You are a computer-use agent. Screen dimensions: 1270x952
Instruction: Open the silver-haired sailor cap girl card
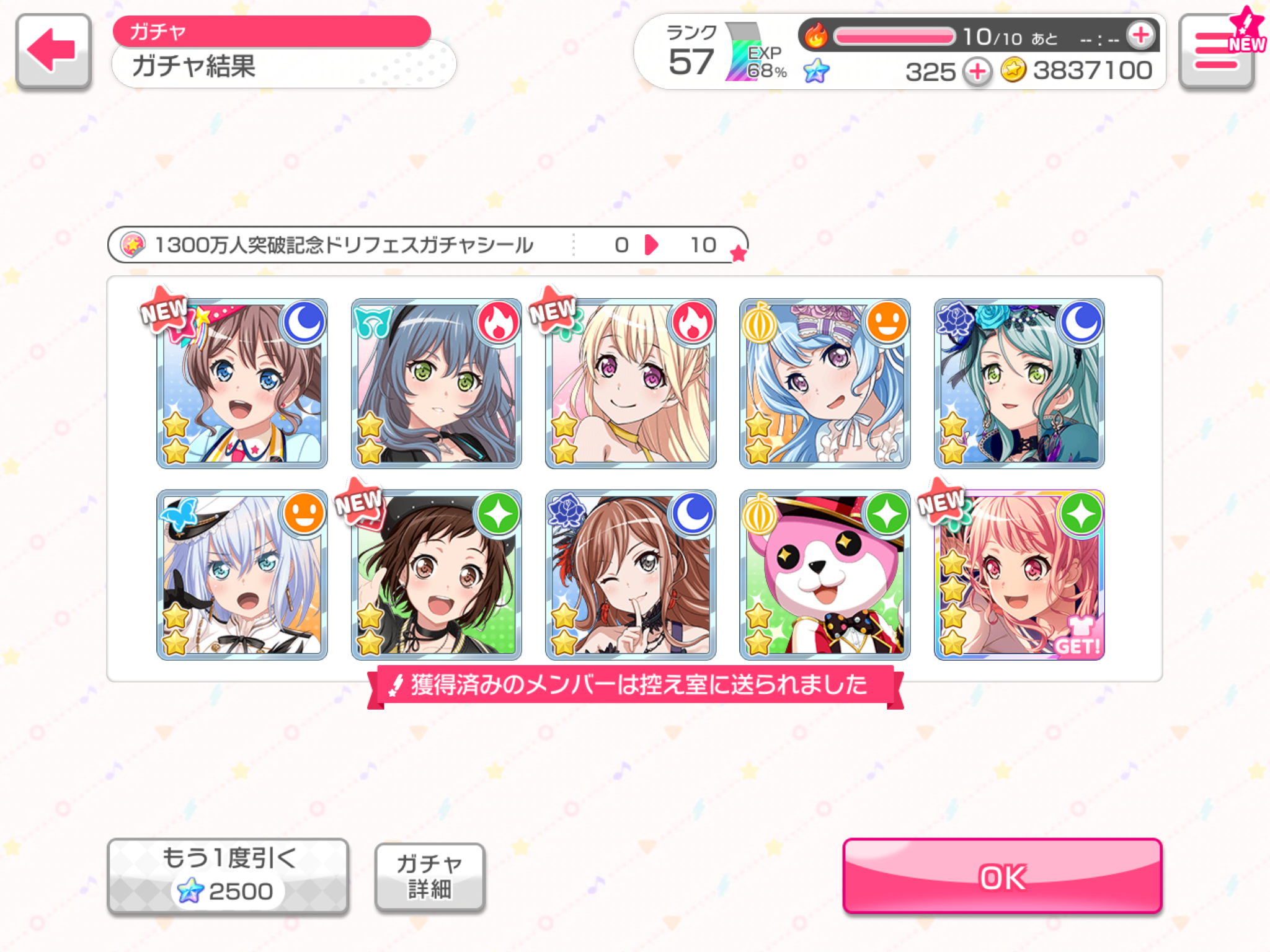pyautogui.click(x=242, y=575)
